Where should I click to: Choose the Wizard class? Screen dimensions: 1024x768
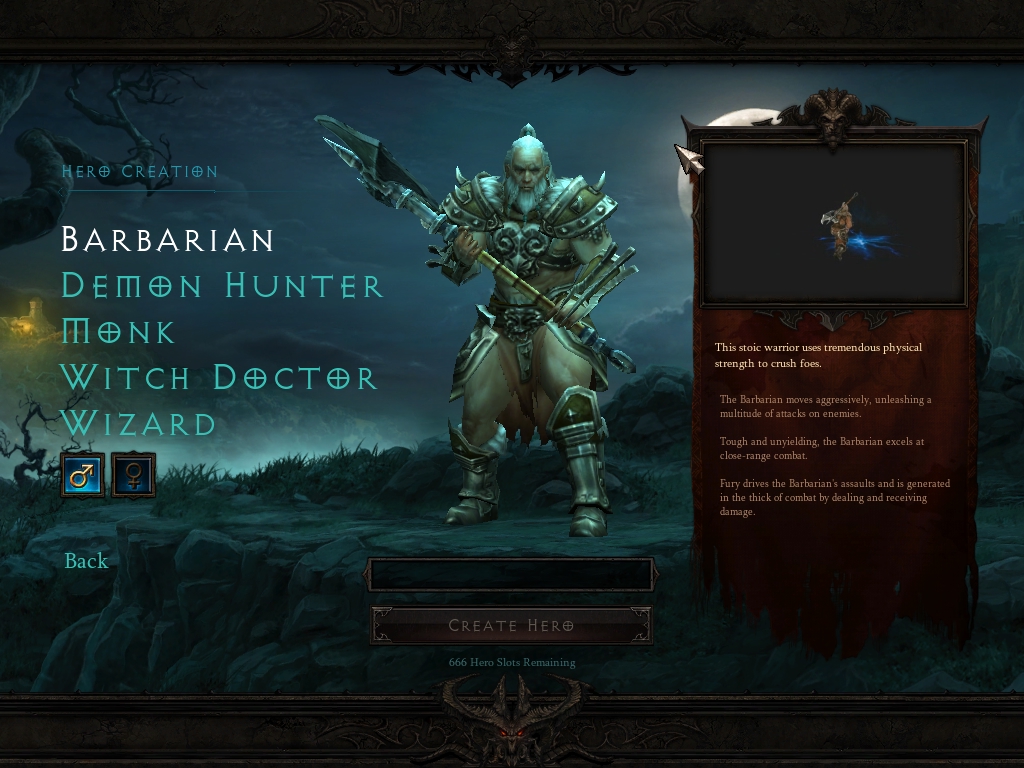tap(139, 424)
